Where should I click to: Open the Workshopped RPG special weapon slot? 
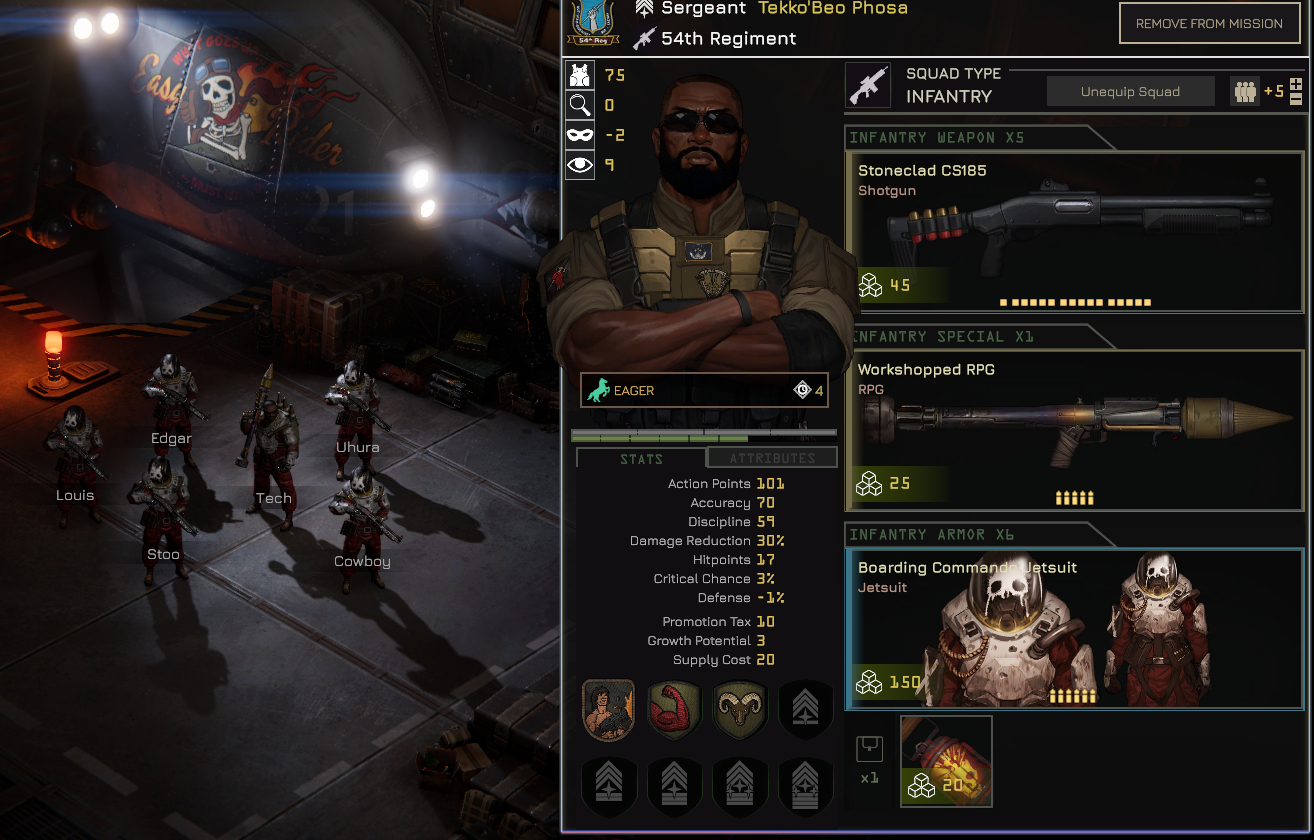[1075, 430]
